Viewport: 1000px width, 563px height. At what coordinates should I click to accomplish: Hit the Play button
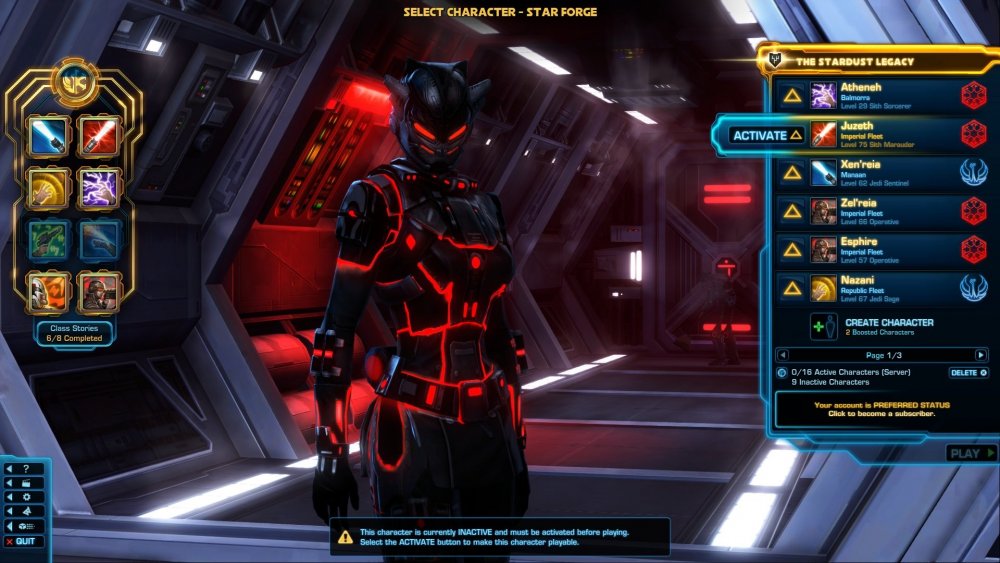coord(970,453)
